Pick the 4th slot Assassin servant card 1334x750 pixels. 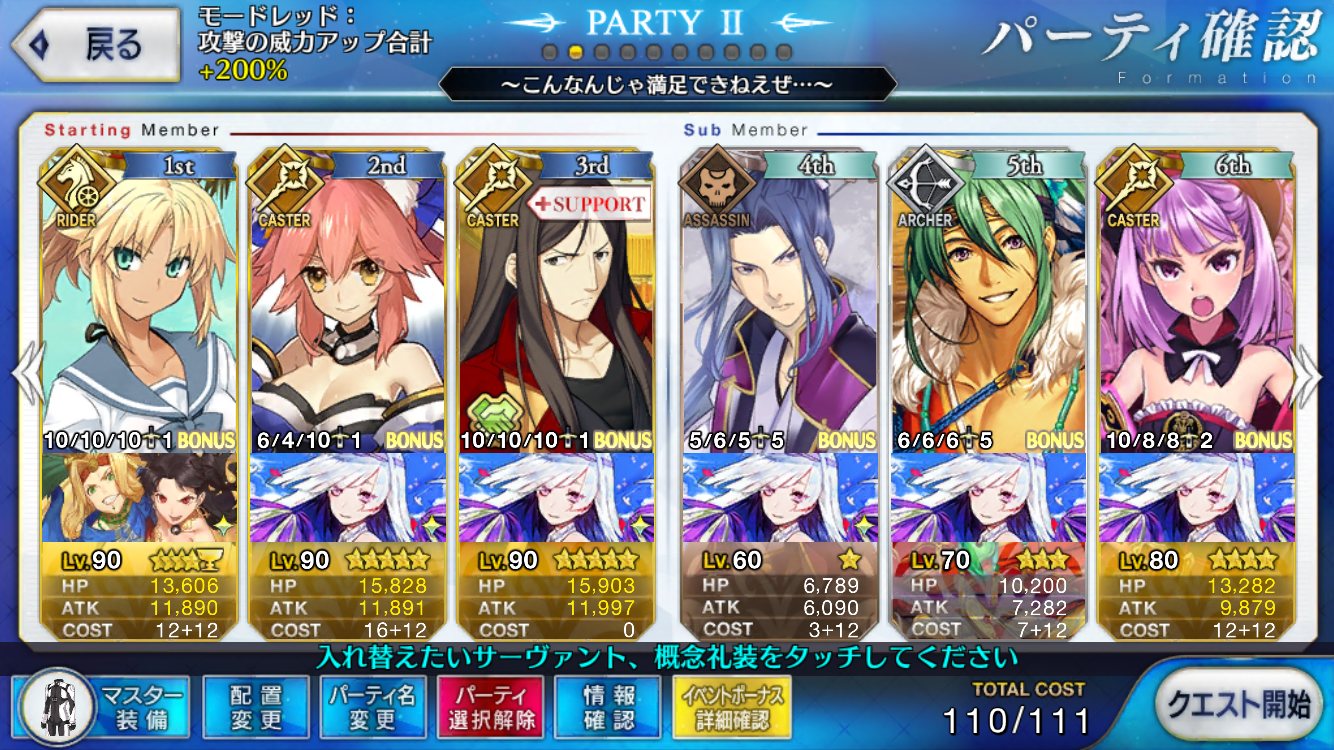[780, 300]
